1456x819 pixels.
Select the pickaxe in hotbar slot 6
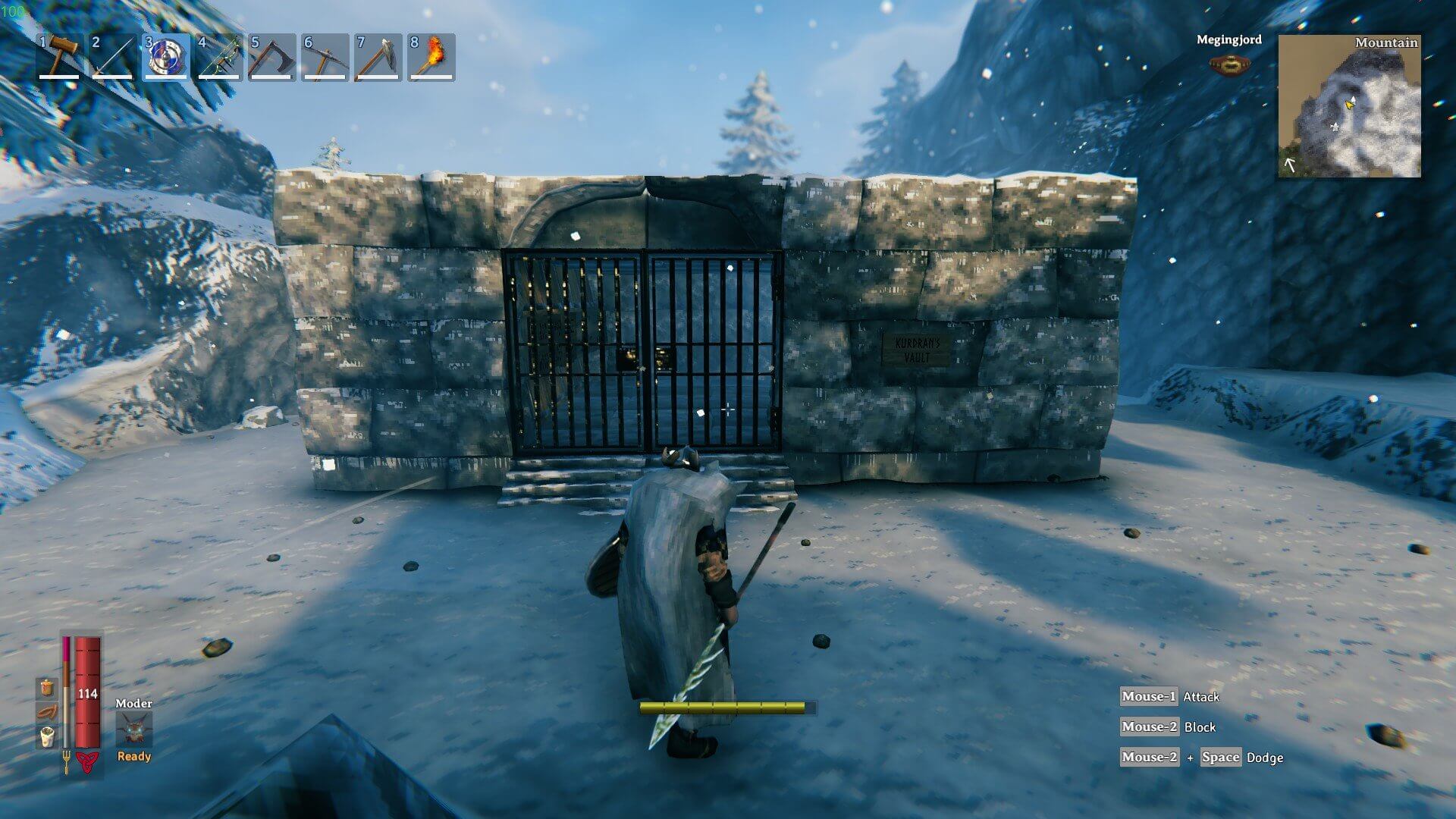(325, 57)
